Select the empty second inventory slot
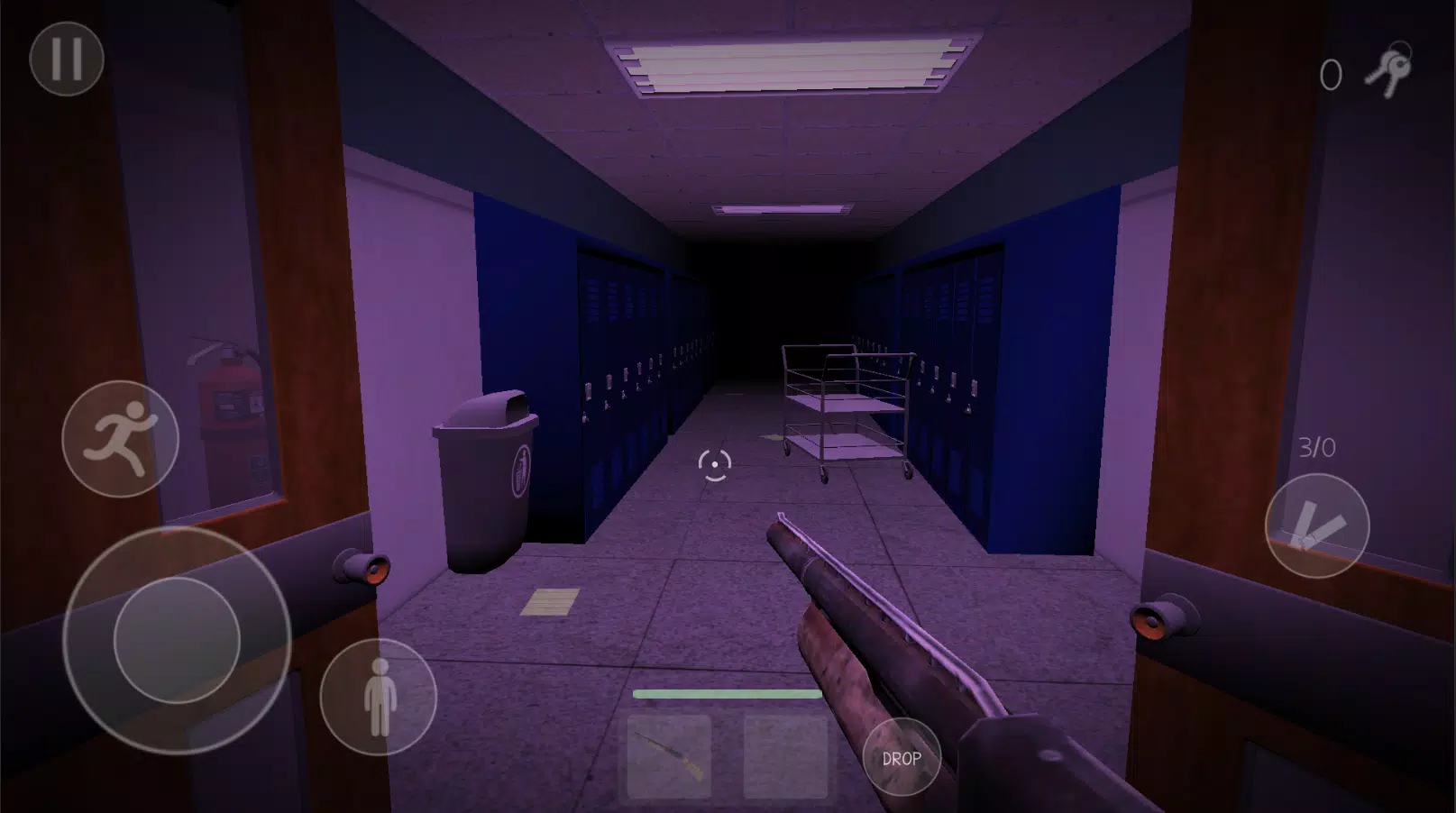The image size is (1456, 813). click(787, 758)
